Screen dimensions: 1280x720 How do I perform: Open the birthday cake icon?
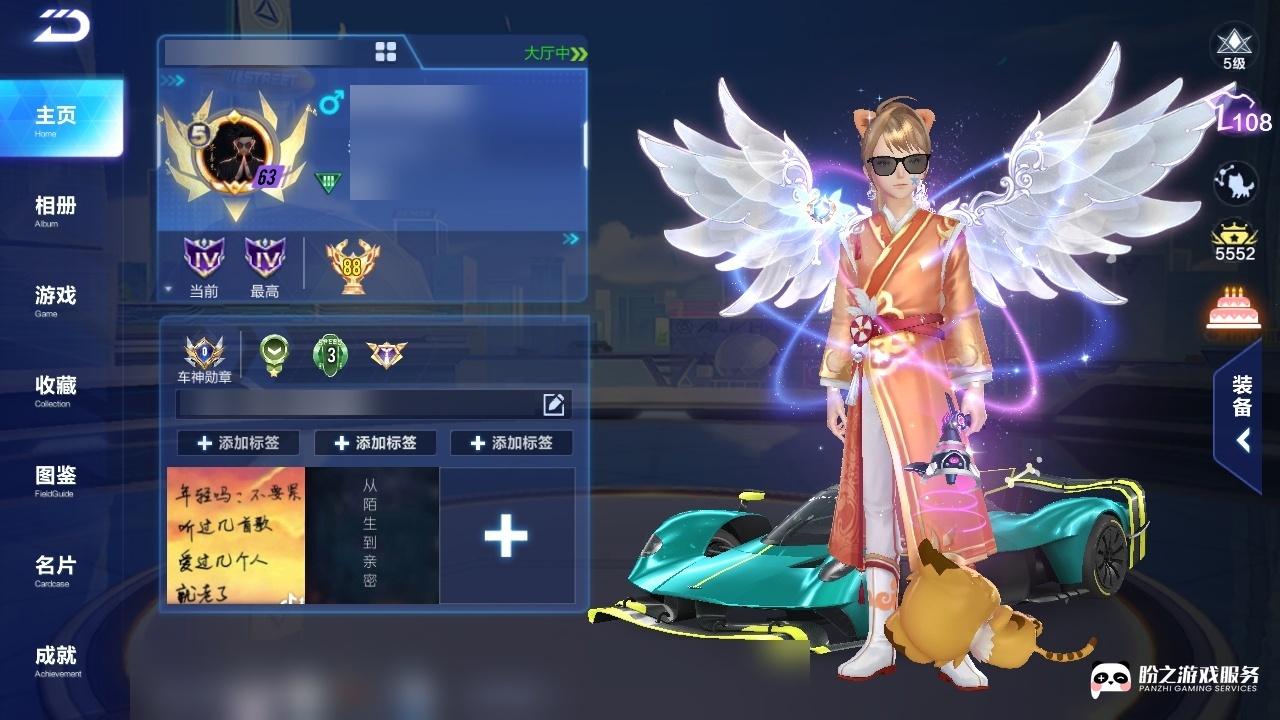pyautogui.click(x=1234, y=308)
